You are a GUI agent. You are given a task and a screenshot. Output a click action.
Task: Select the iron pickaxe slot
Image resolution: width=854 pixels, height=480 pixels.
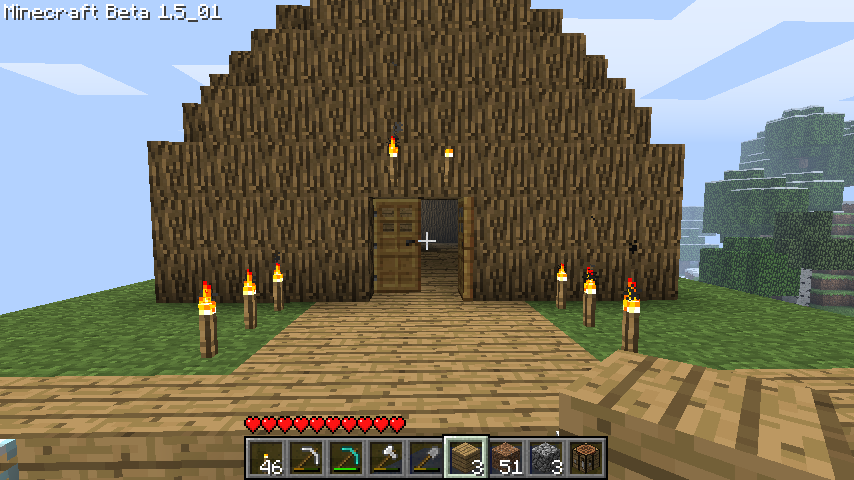point(306,458)
